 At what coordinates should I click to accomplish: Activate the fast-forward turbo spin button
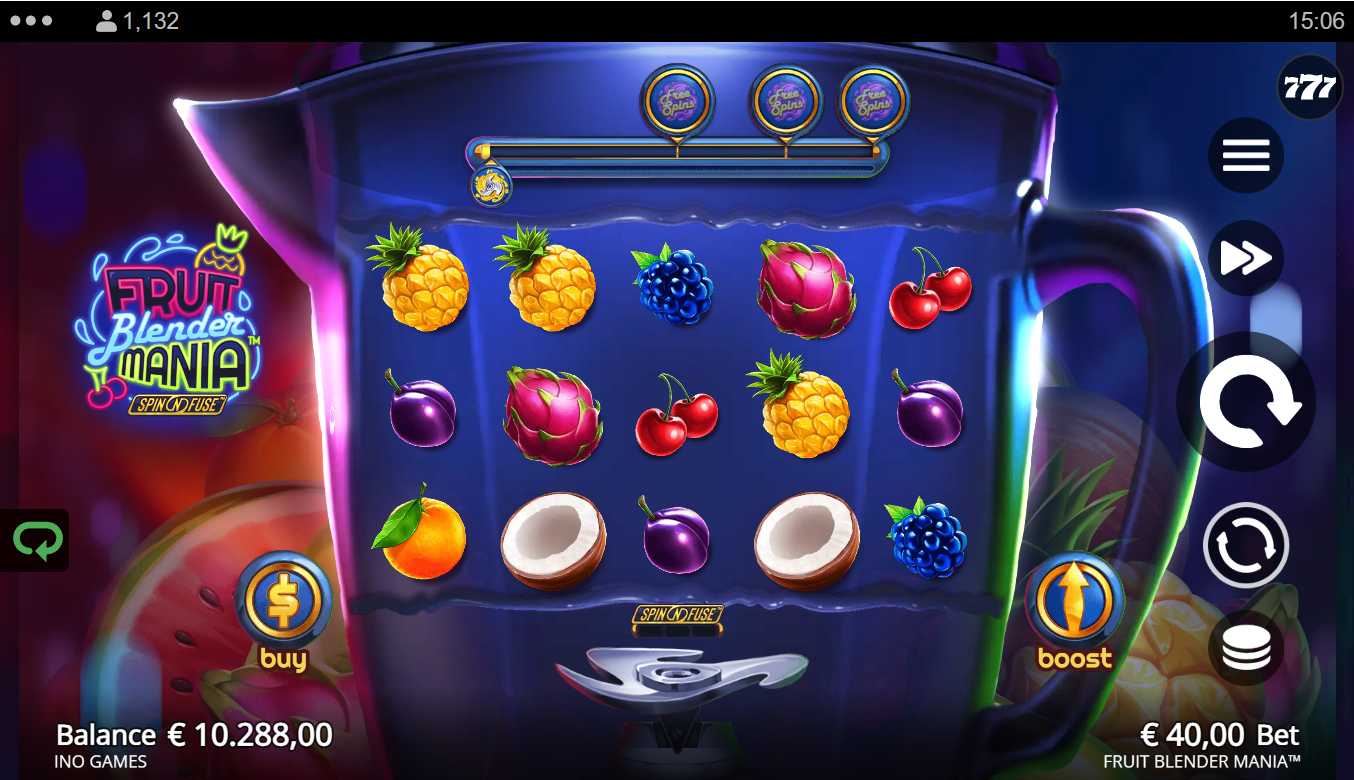pos(1246,258)
